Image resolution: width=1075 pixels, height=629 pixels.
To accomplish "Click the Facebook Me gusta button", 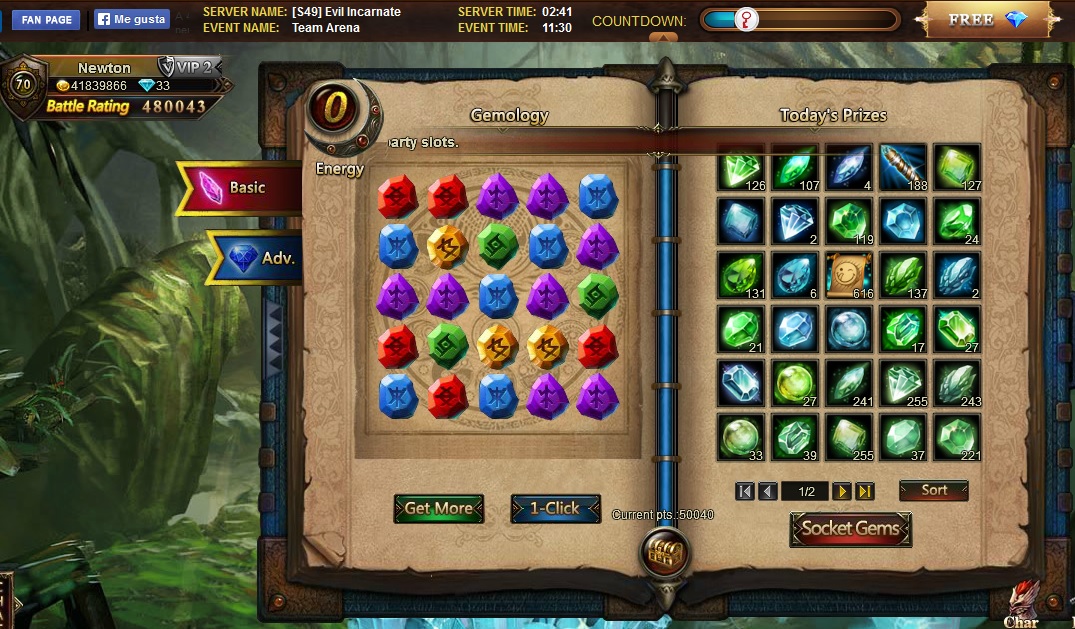I will point(132,19).
